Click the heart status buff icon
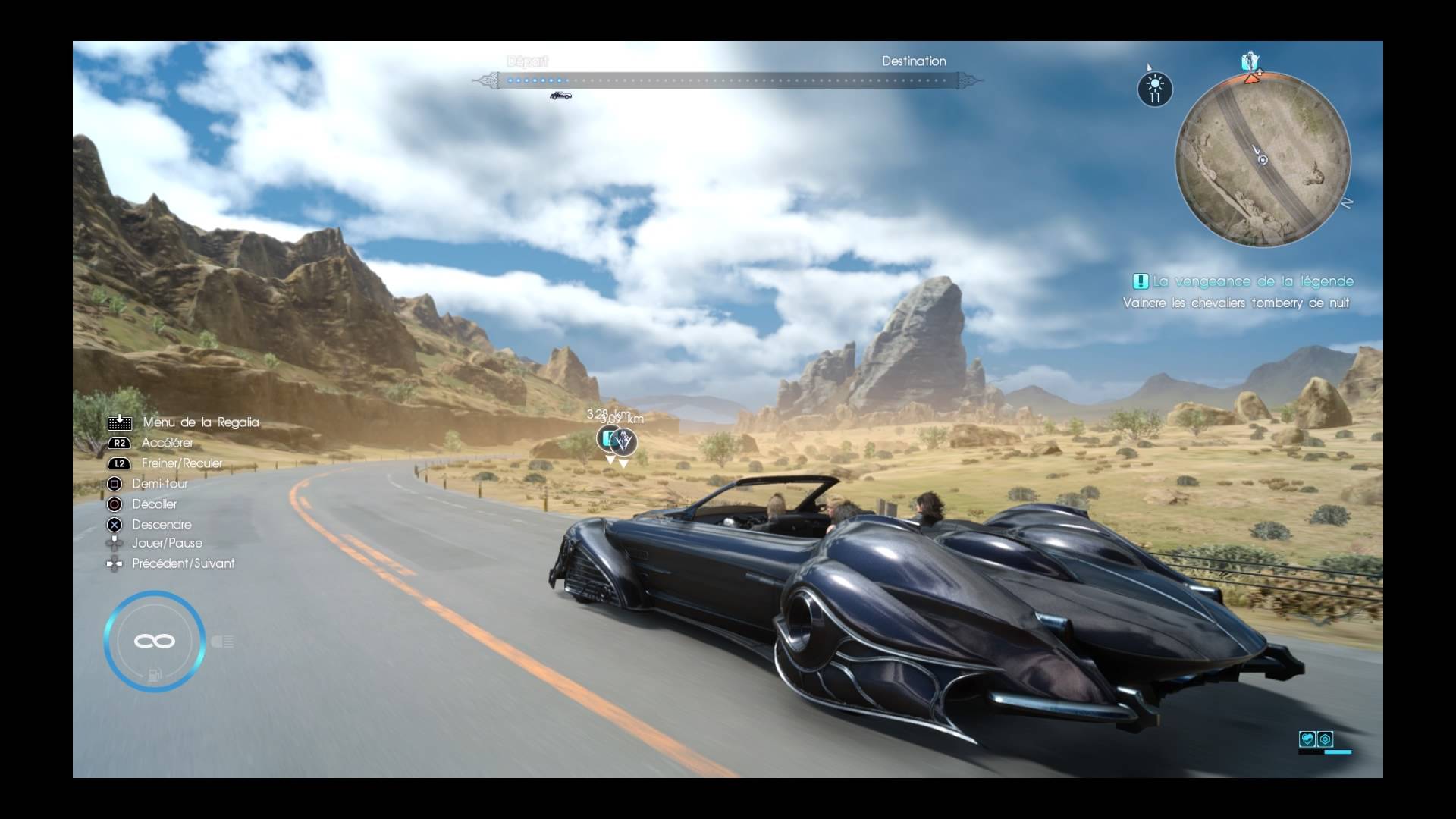The width and height of the screenshot is (1456, 819). point(1307,739)
